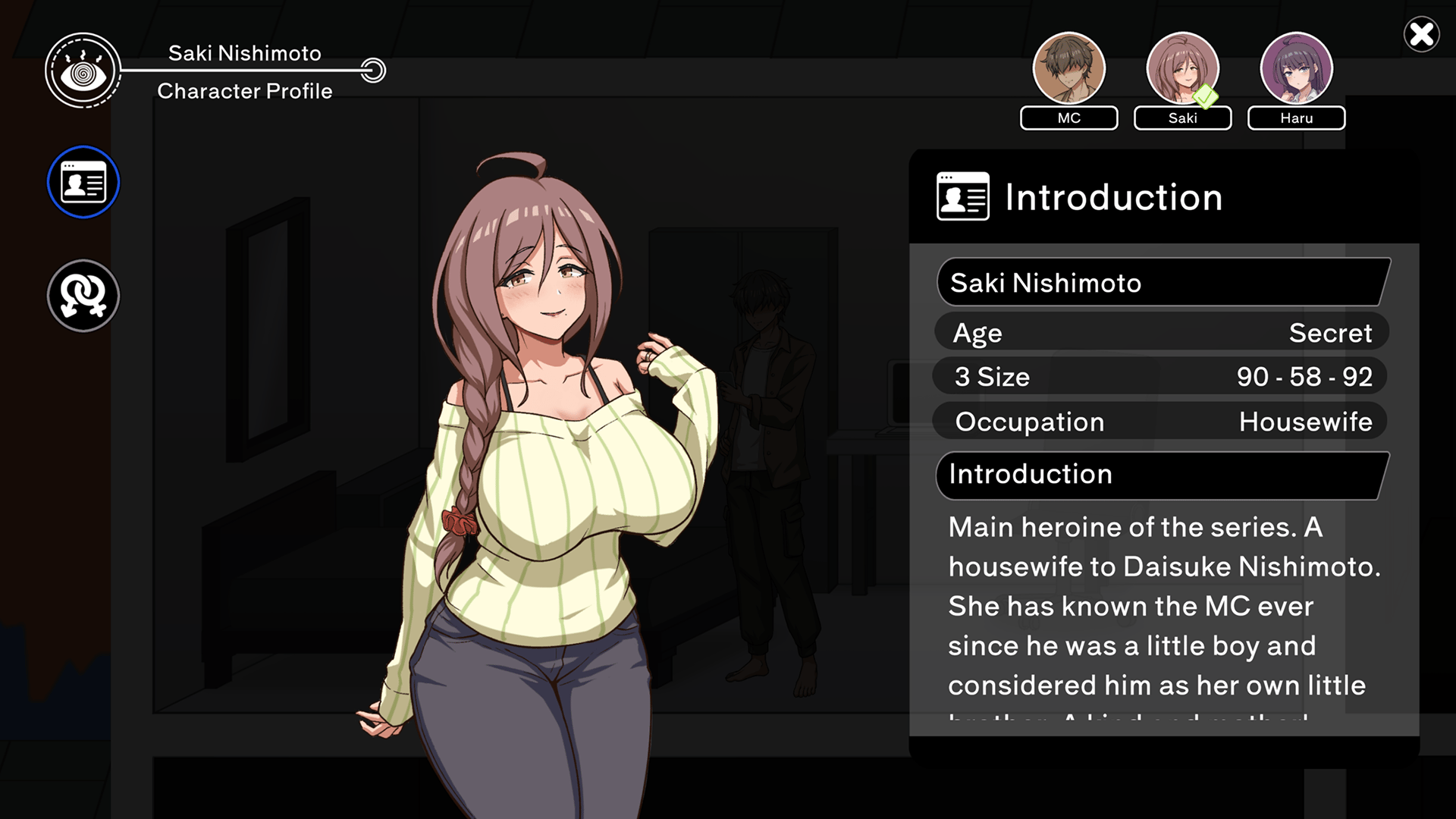Click the Haru name label button
This screenshot has height=819, width=1456.
tap(1296, 118)
